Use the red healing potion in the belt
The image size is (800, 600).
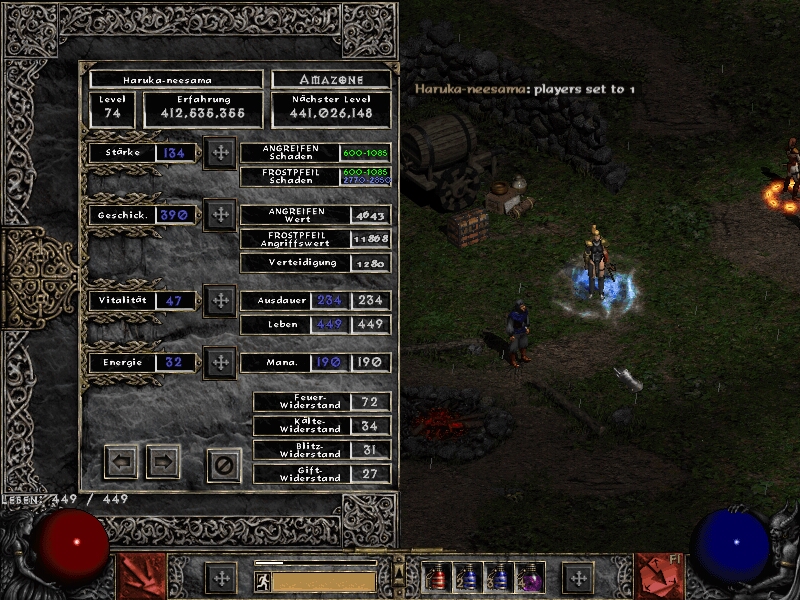(437, 578)
